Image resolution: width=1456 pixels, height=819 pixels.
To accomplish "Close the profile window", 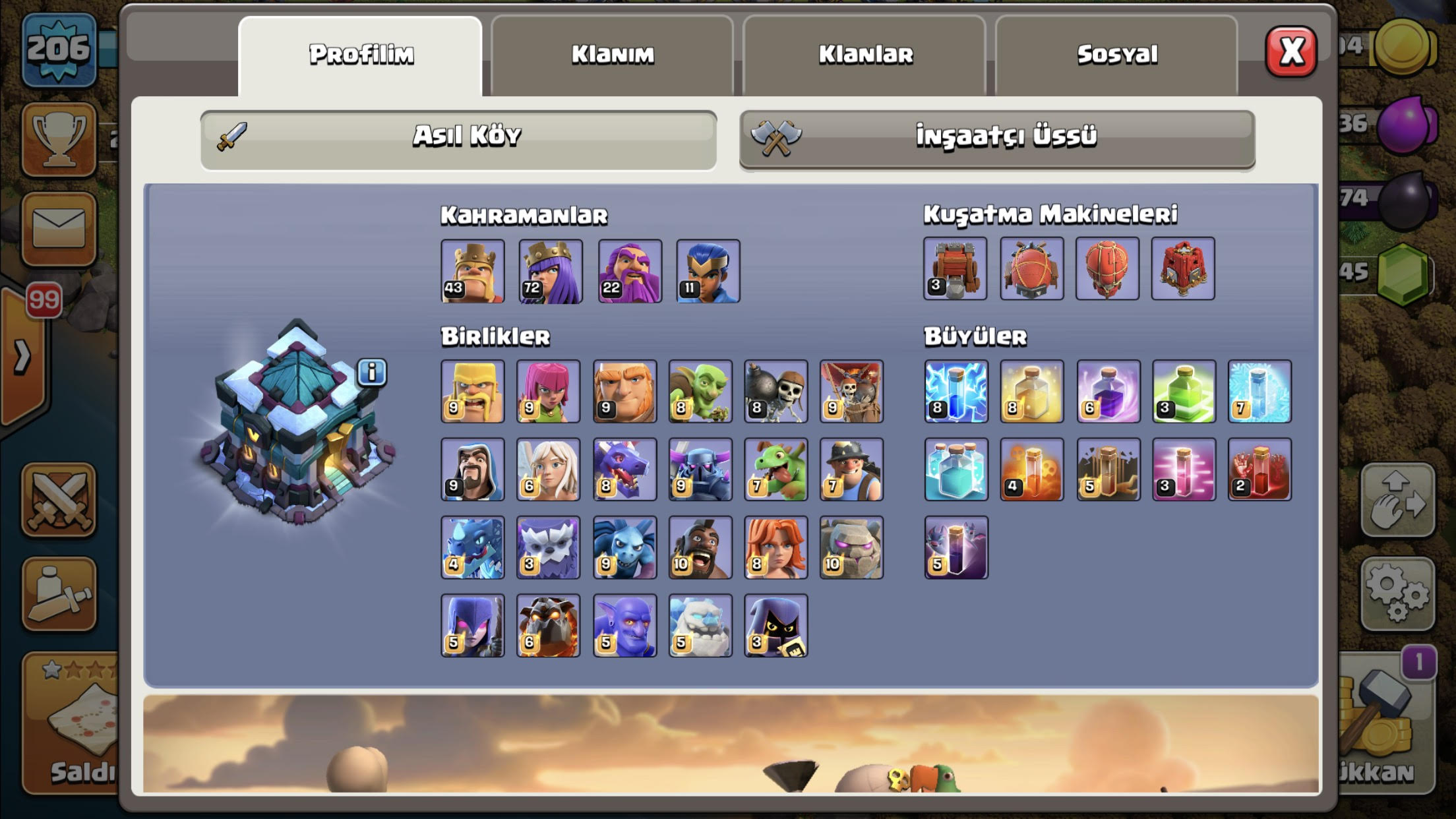I will tap(1290, 51).
